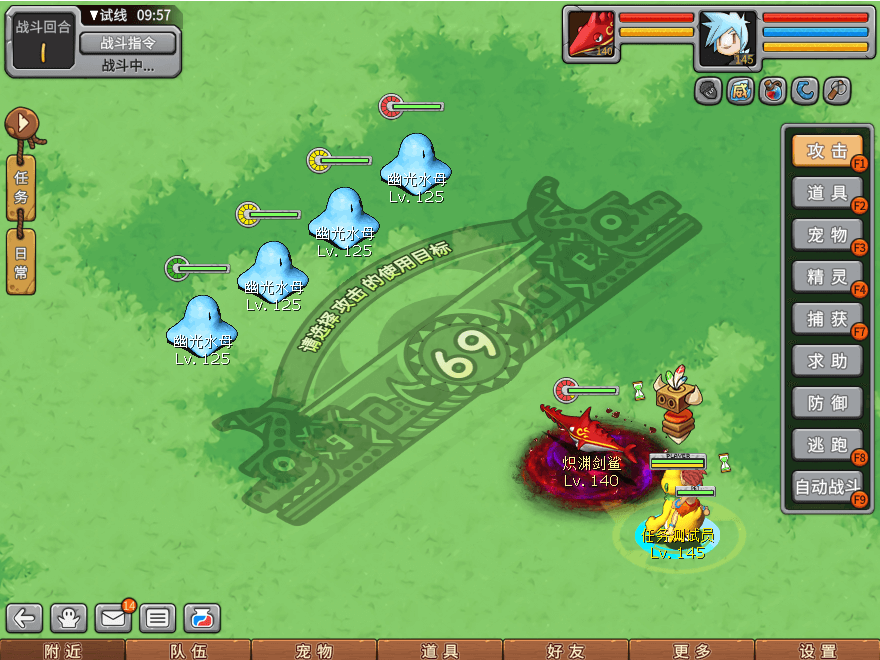Choose 防御 (Defend) for this turn
The image size is (880, 660).
tap(827, 403)
